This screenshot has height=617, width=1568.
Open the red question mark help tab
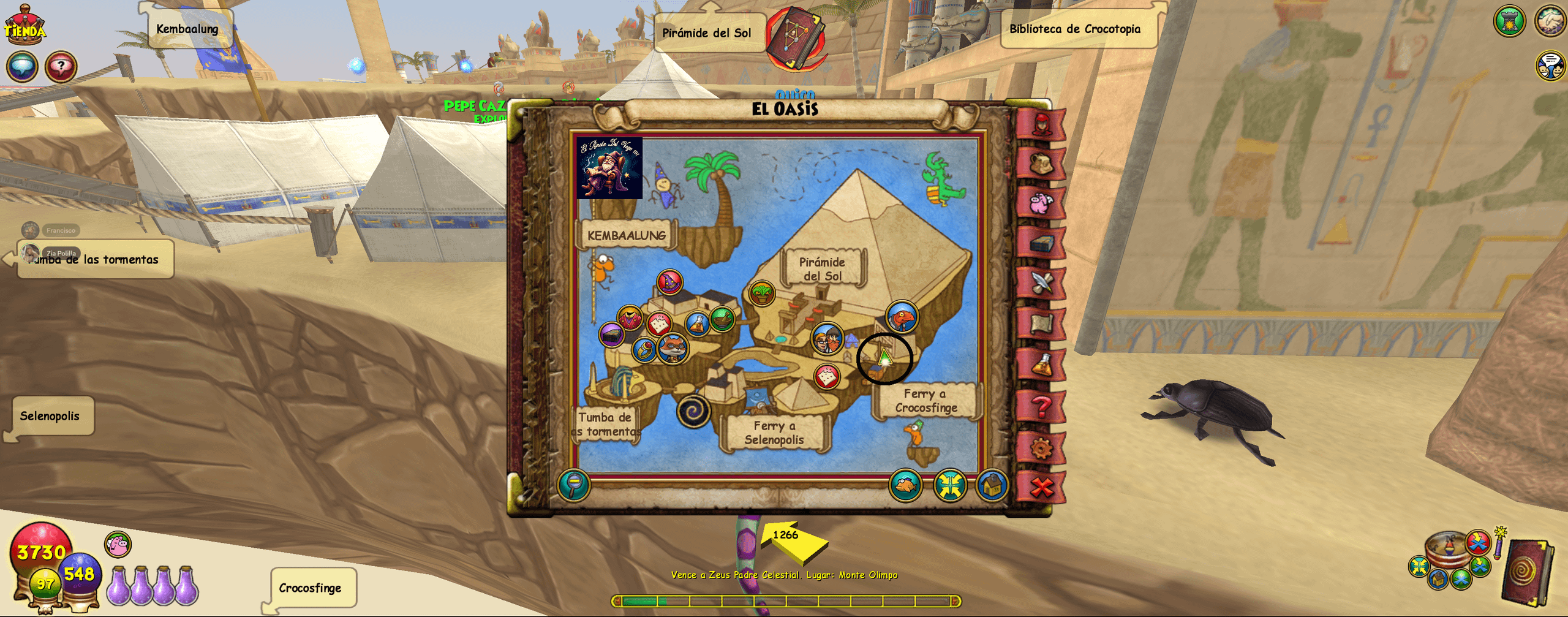coord(1041,406)
